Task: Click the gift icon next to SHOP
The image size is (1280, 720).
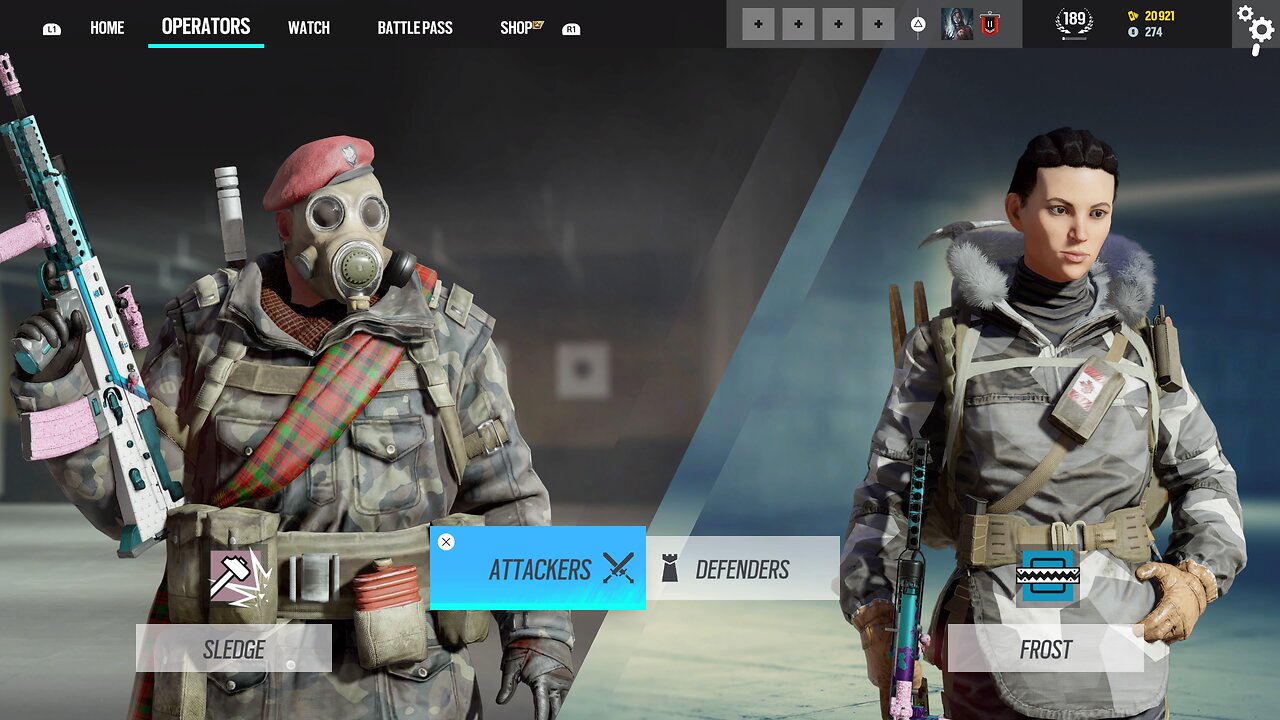Action: (539, 25)
